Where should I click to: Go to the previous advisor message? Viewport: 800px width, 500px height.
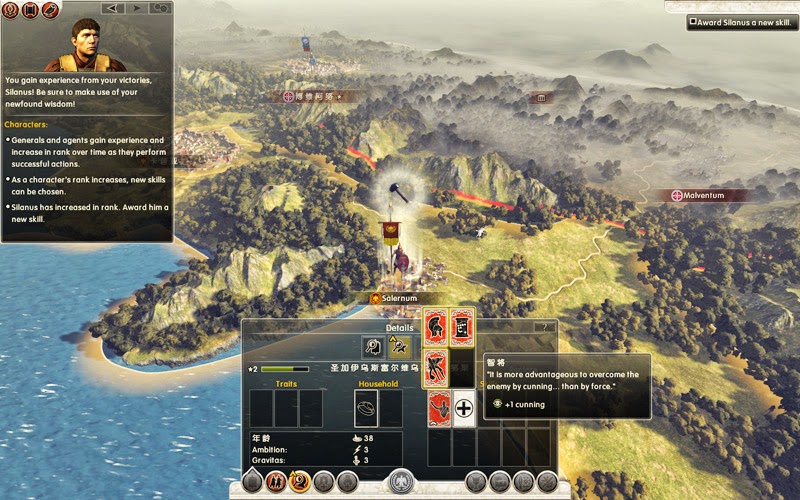click(x=113, y=9)
